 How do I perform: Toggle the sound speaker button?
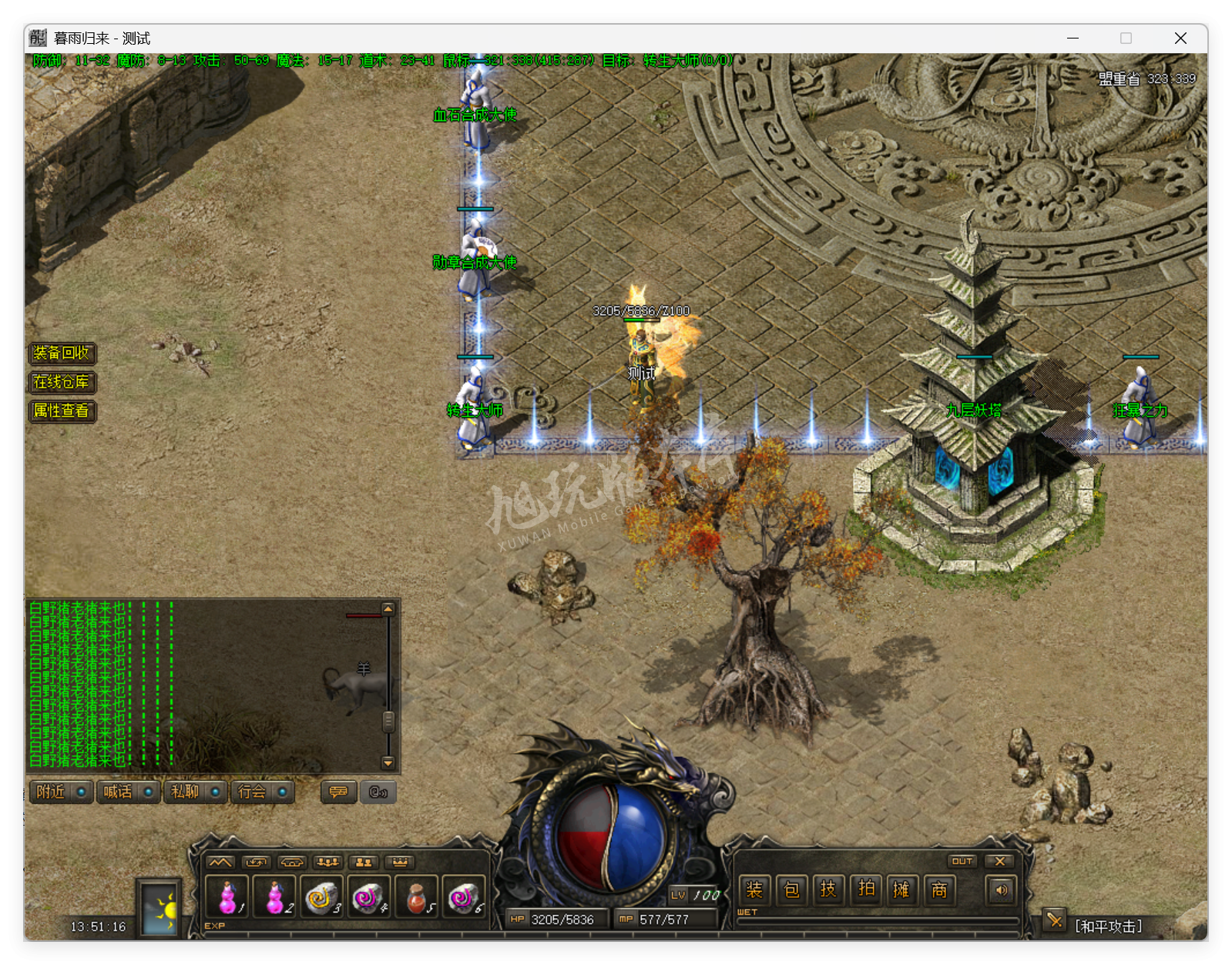pos(1001,890)
